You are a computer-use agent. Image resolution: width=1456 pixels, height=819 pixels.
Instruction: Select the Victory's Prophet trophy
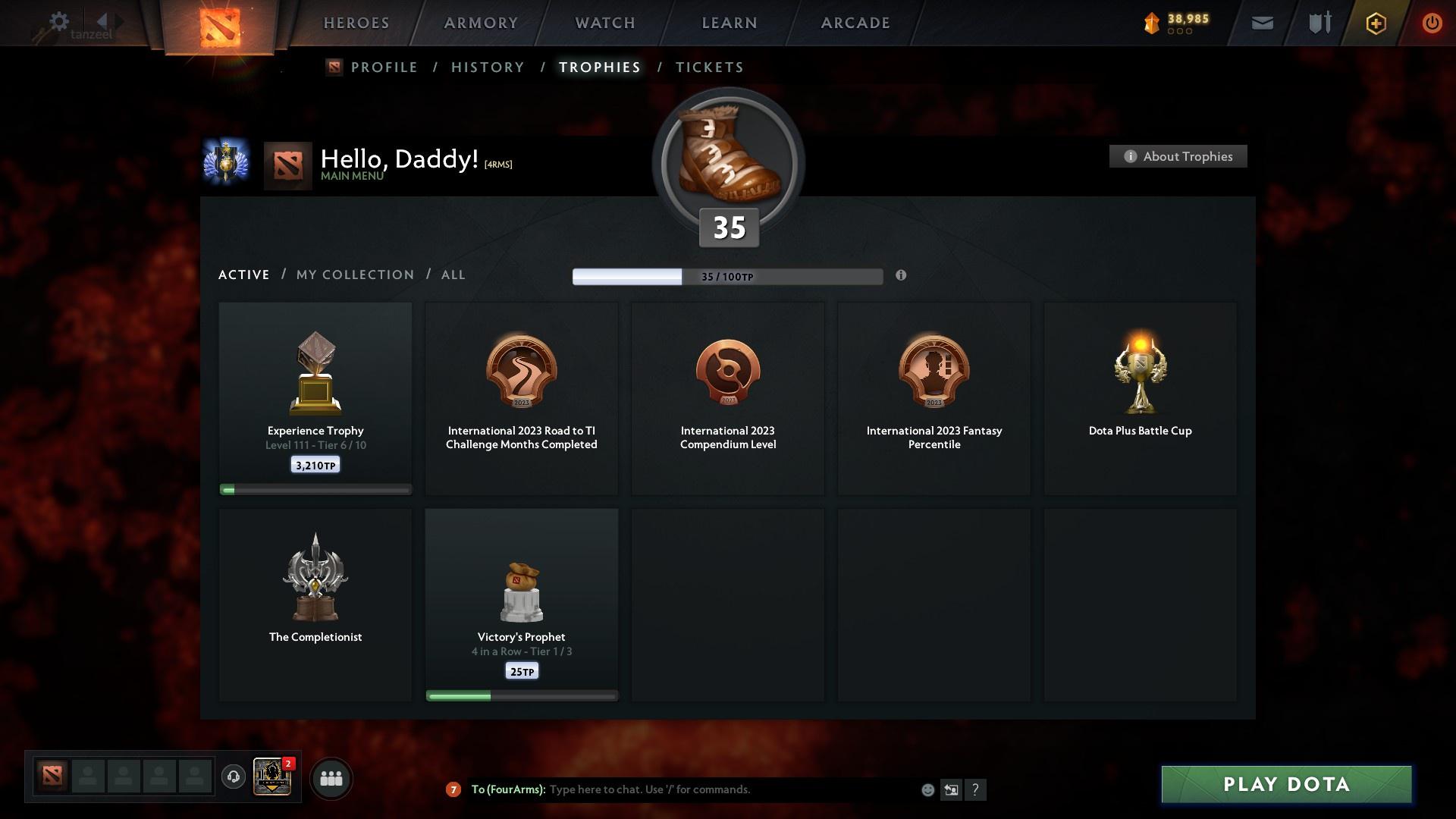522,603
